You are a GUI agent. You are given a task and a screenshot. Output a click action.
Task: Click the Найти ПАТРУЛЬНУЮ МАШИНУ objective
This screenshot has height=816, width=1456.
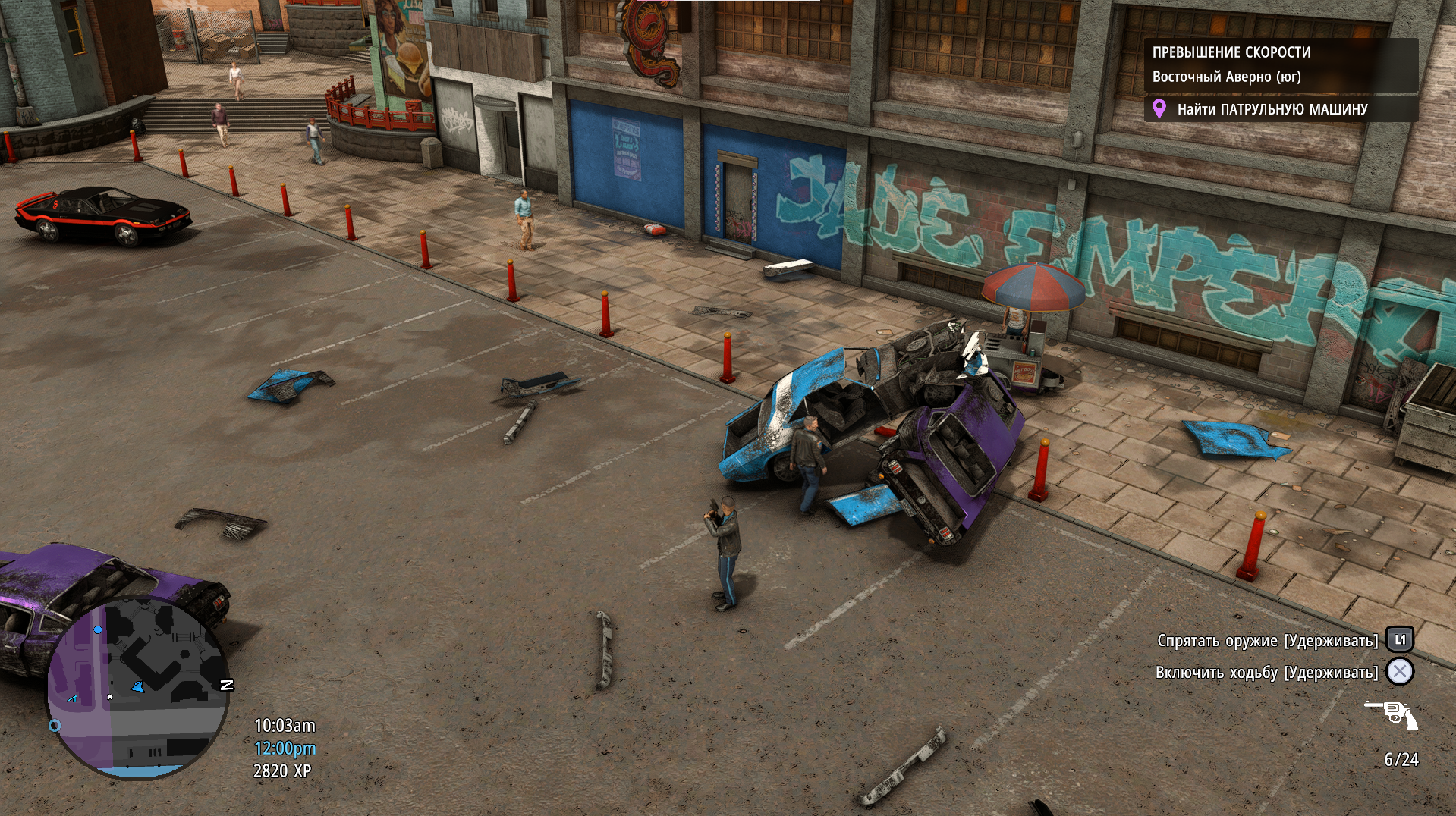click(x=1272, y=109)
